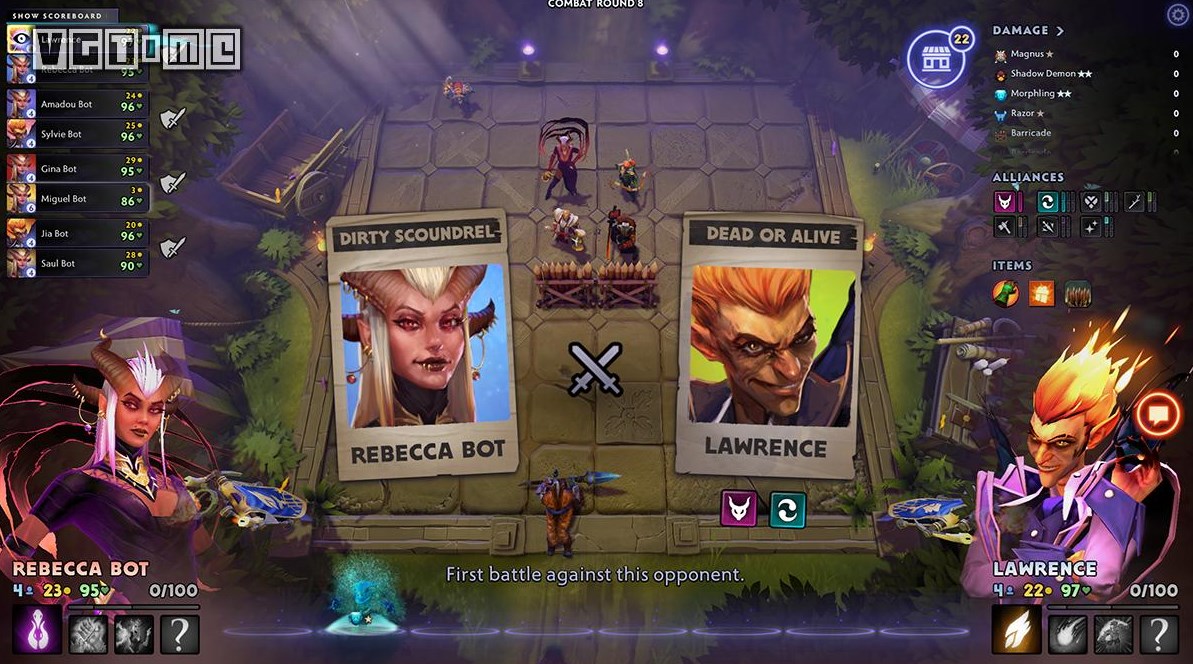Viewport: 1193px width, 664px height.
Task: Activate Rebecca Bot's purple flame ability
Action: [x=33, y=633]
